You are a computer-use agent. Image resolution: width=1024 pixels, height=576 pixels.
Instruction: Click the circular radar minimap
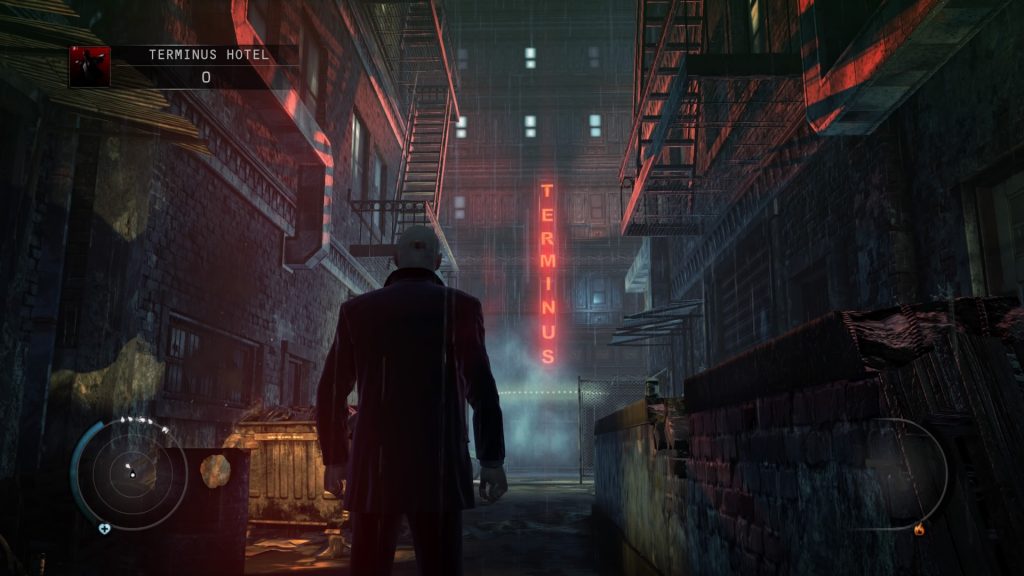coord(132,474)
